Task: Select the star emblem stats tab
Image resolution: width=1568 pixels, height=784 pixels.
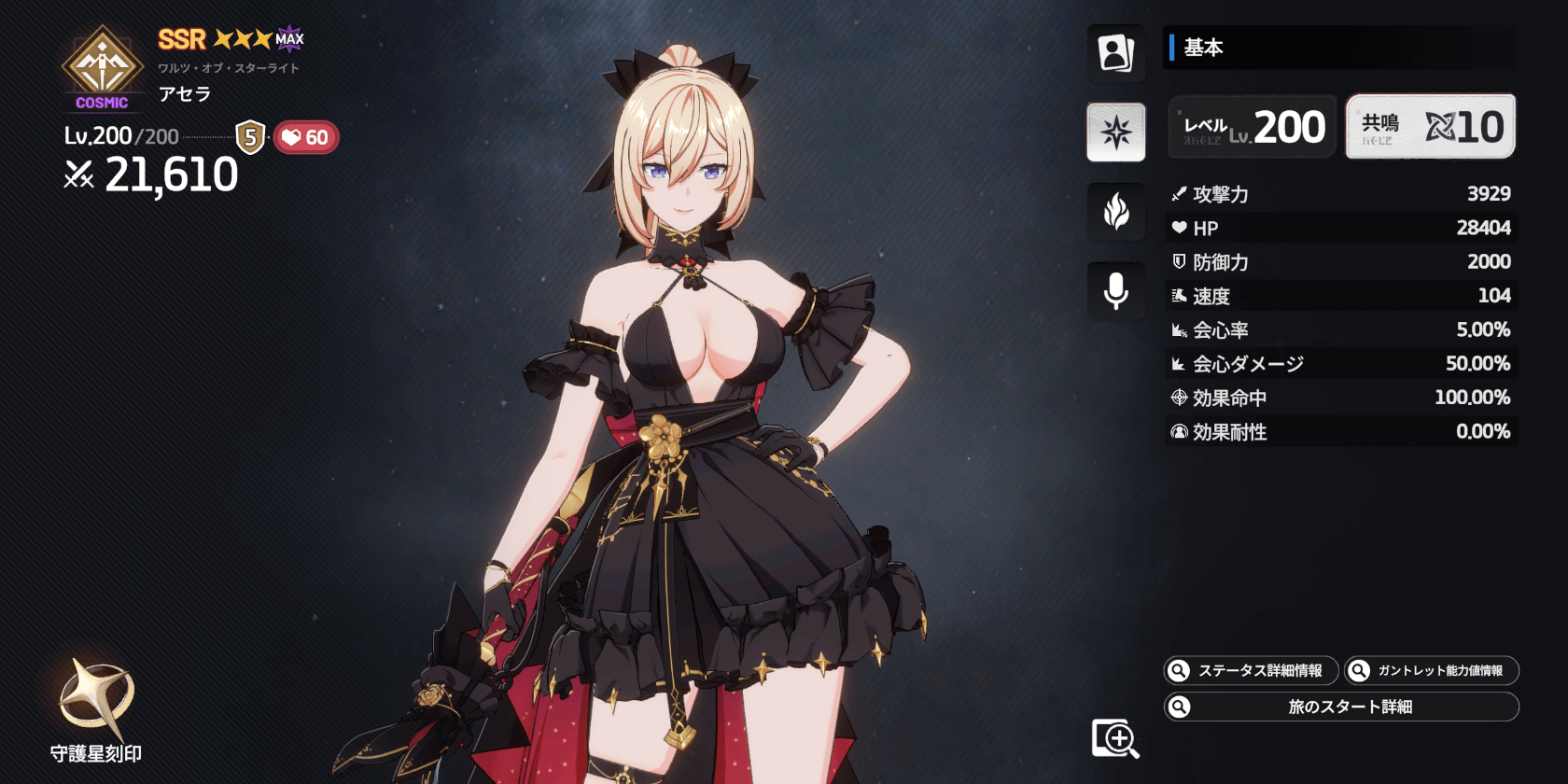Action: (1115, 132)
